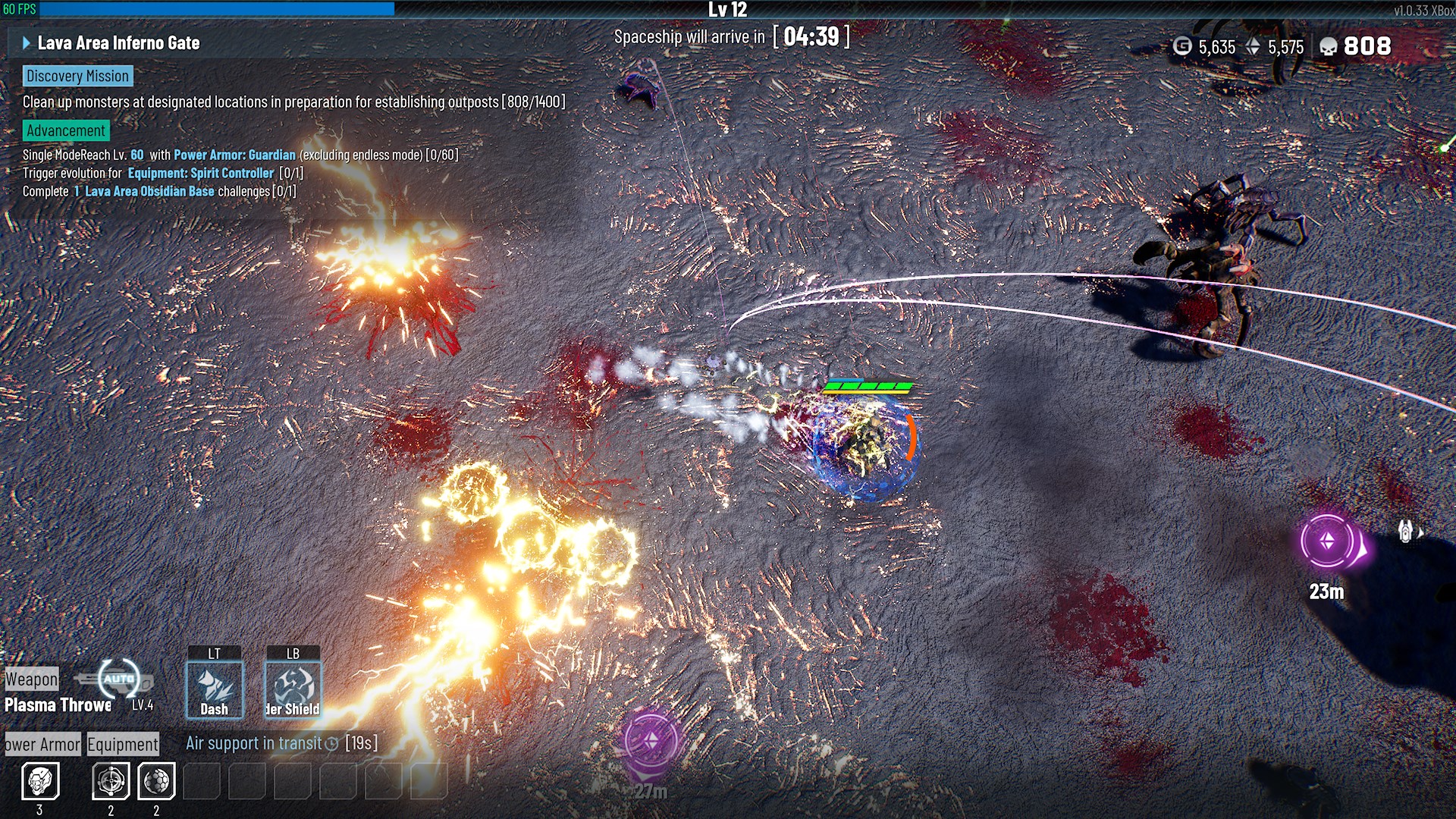The width and height of the screenshot is (1456, 819).
Task: Select the power armor helmet slot
Action: [x=40, y=780]
